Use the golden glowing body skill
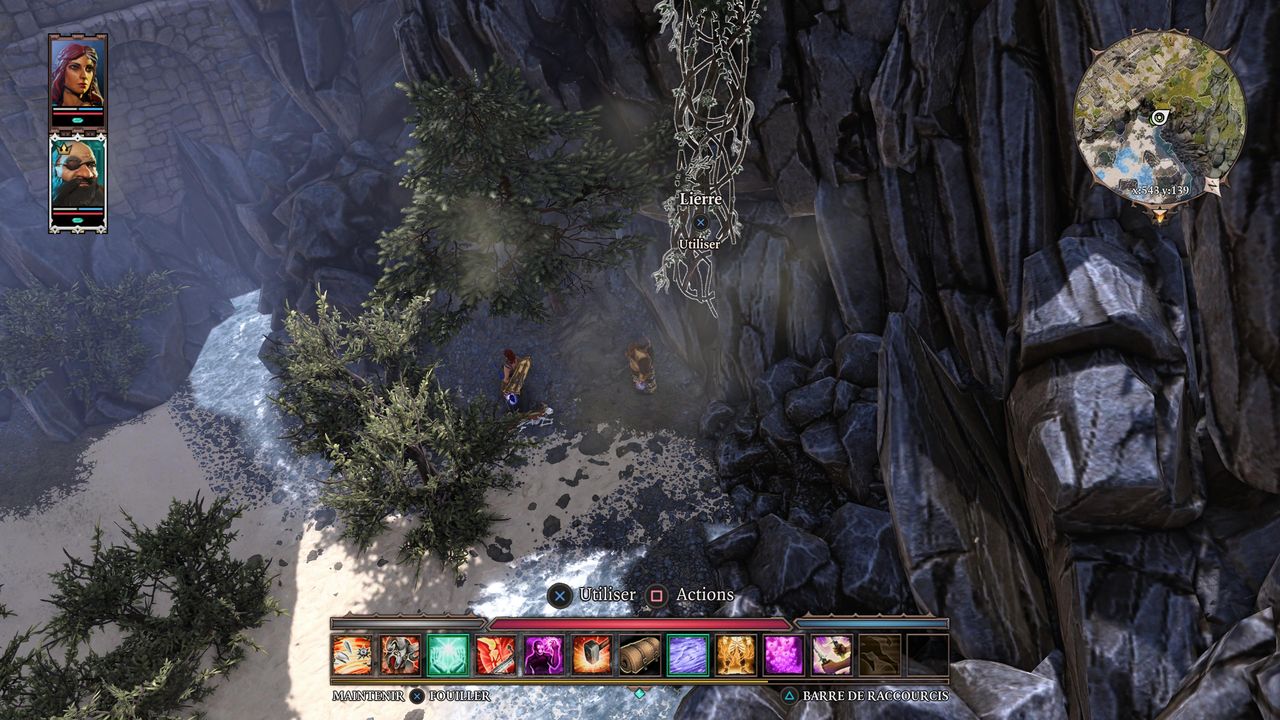This screenshot has height=720, width=1280. point(736,655)
